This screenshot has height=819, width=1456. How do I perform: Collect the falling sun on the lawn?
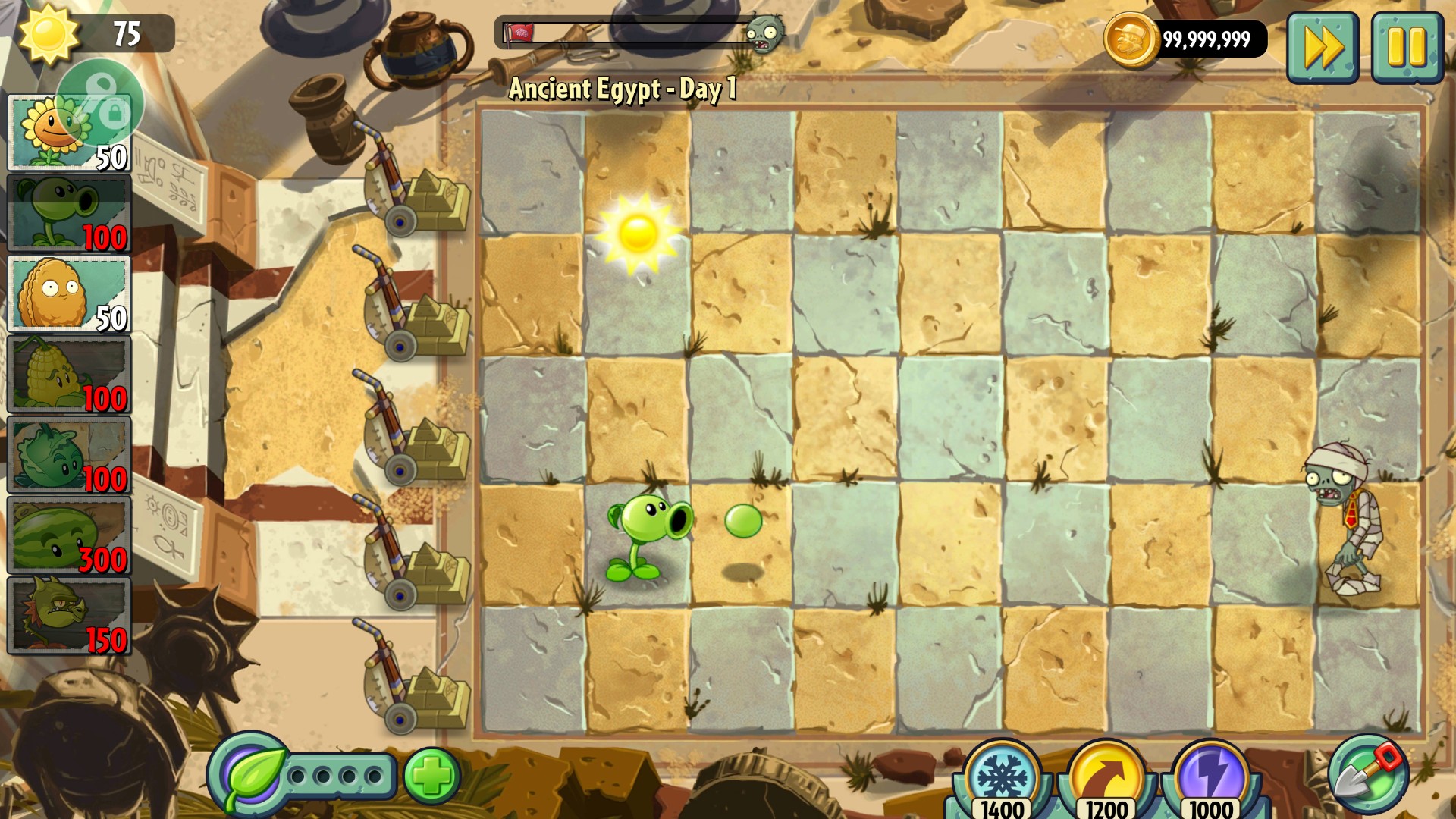638,232
